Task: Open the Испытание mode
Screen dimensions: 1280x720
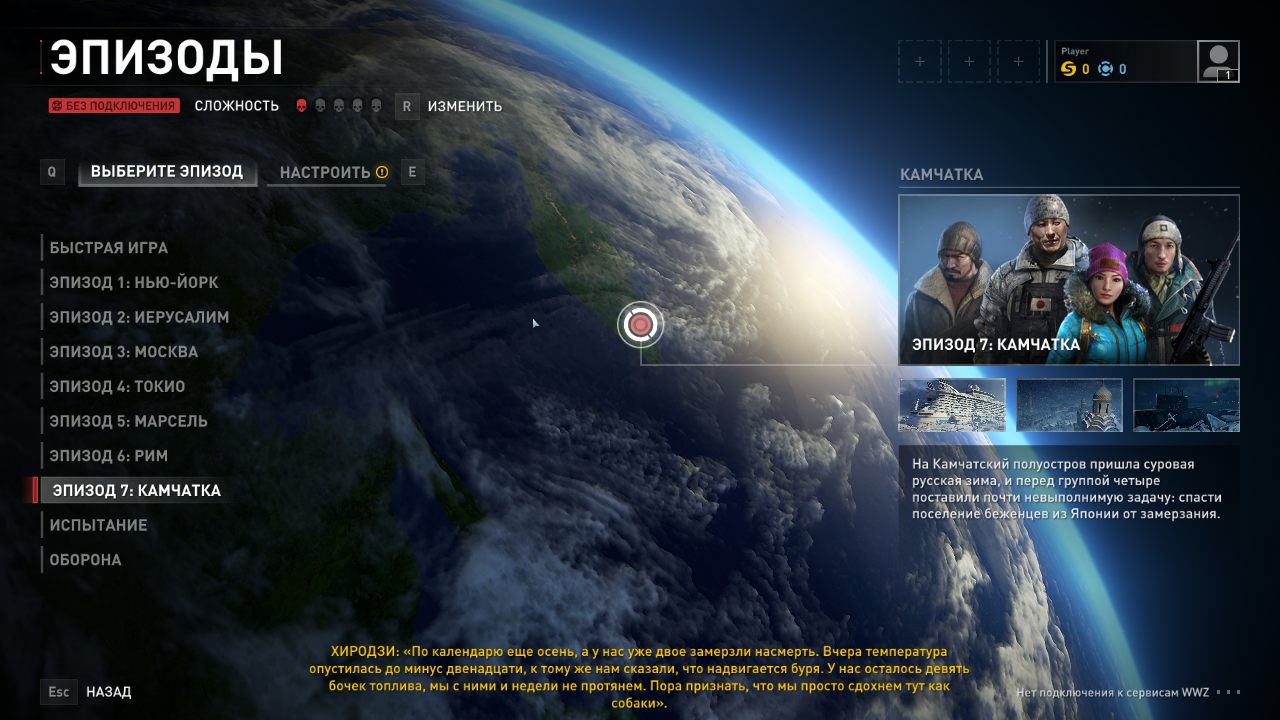Action: coord(99,525)
